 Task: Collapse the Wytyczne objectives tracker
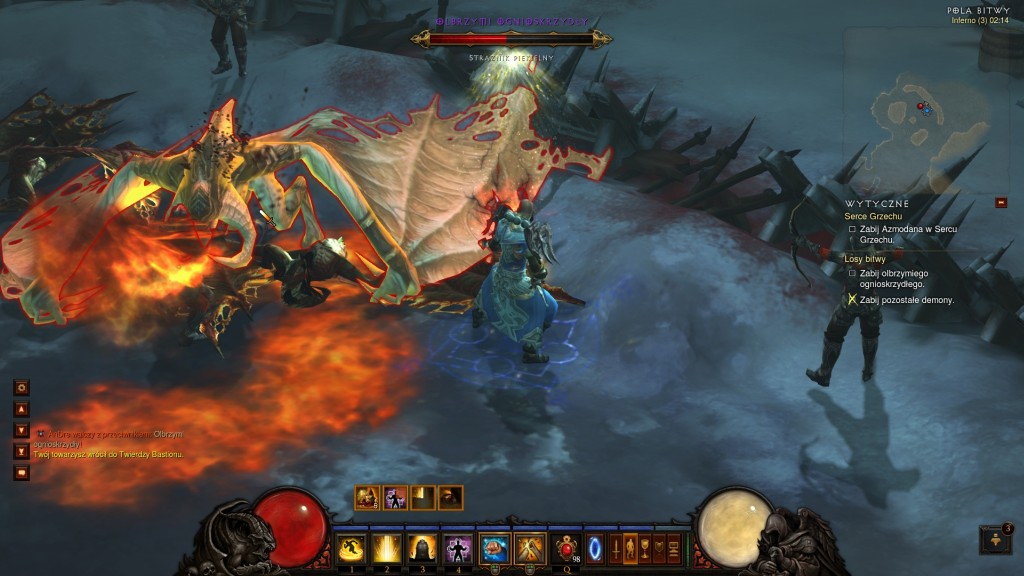click(1001, 203)
